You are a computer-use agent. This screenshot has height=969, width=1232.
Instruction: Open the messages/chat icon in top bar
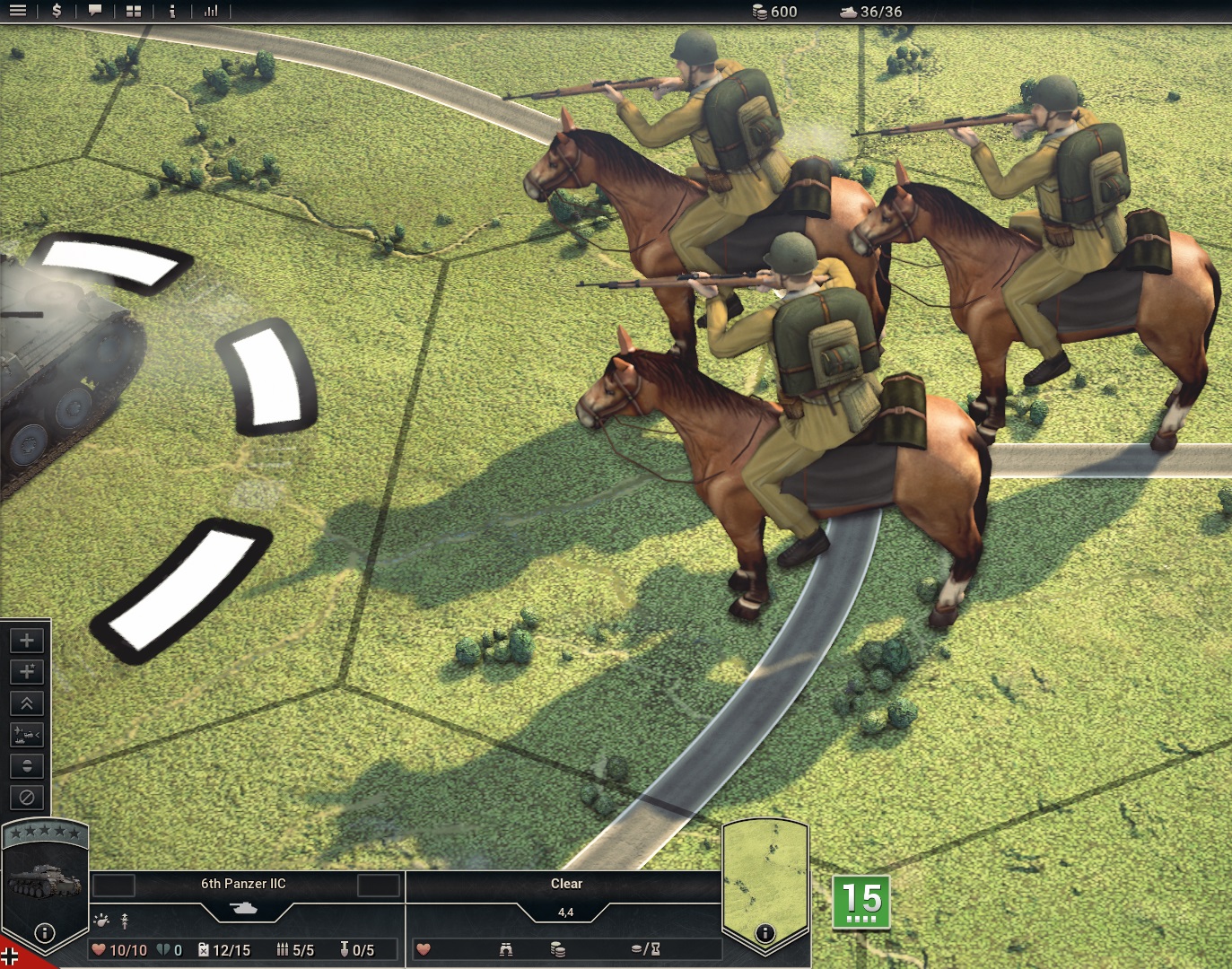(95, 12)
